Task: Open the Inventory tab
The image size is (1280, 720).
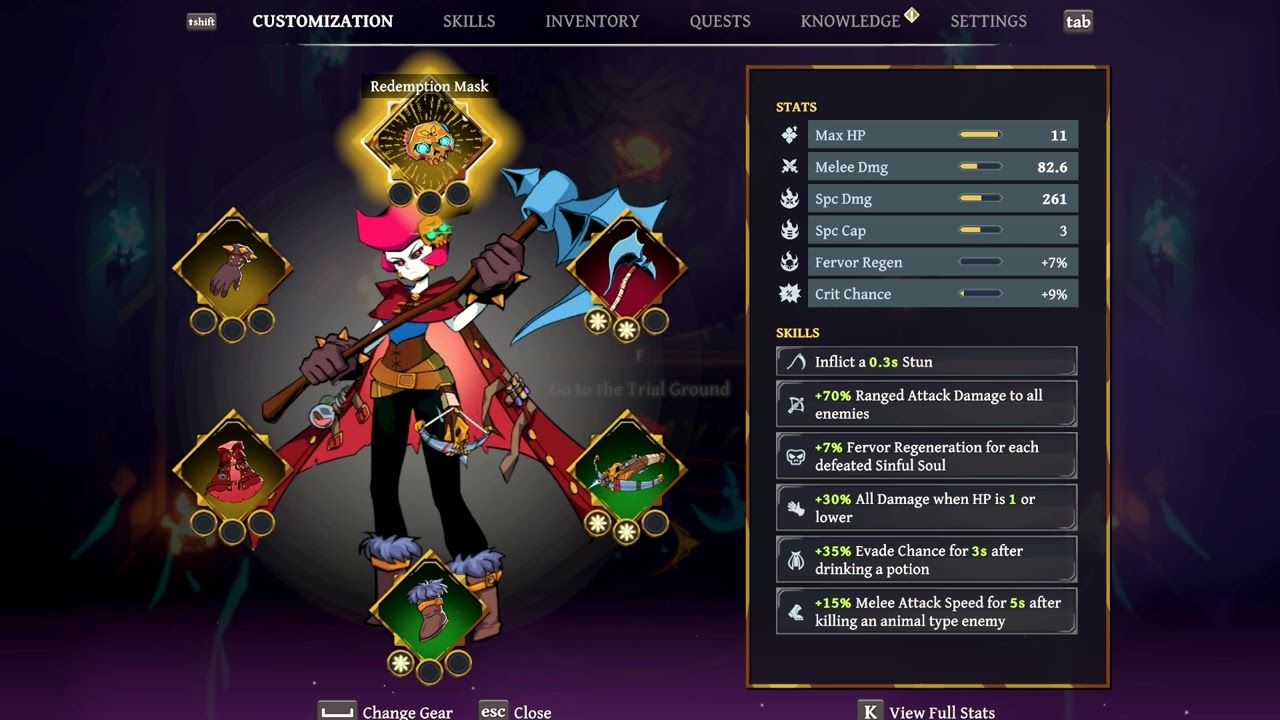Action: pyautogui.click(x=592, y=21)
